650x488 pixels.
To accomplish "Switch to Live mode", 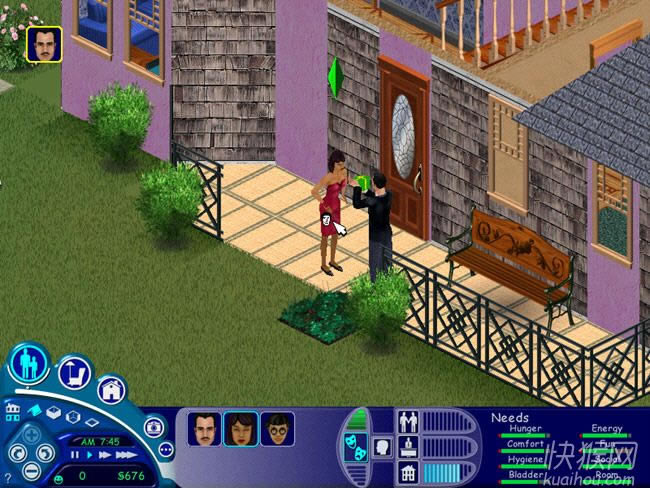I will (28, 365).
